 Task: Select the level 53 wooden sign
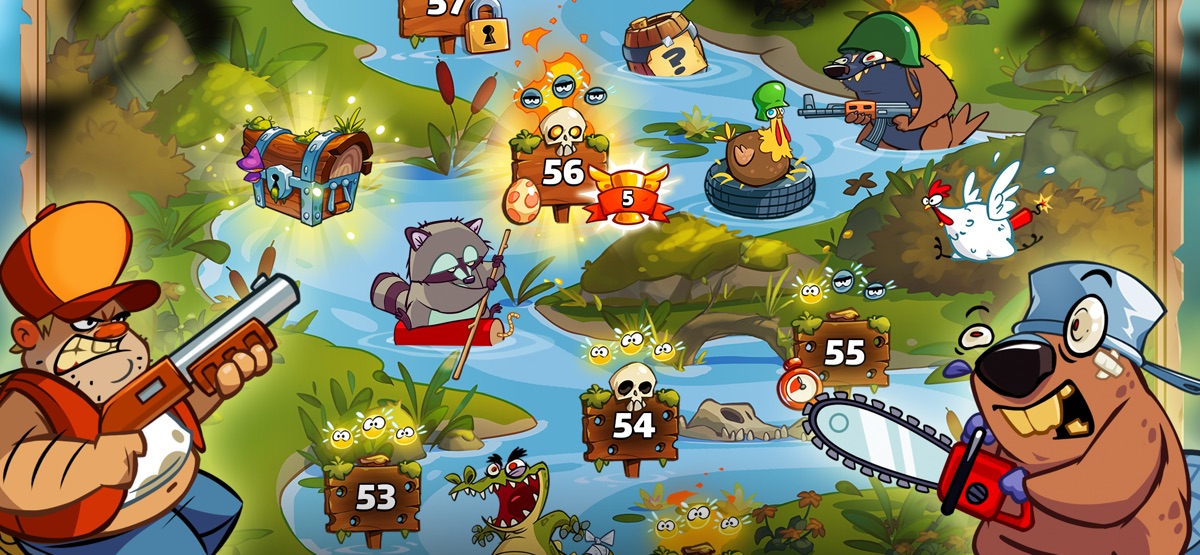[373, 495]
